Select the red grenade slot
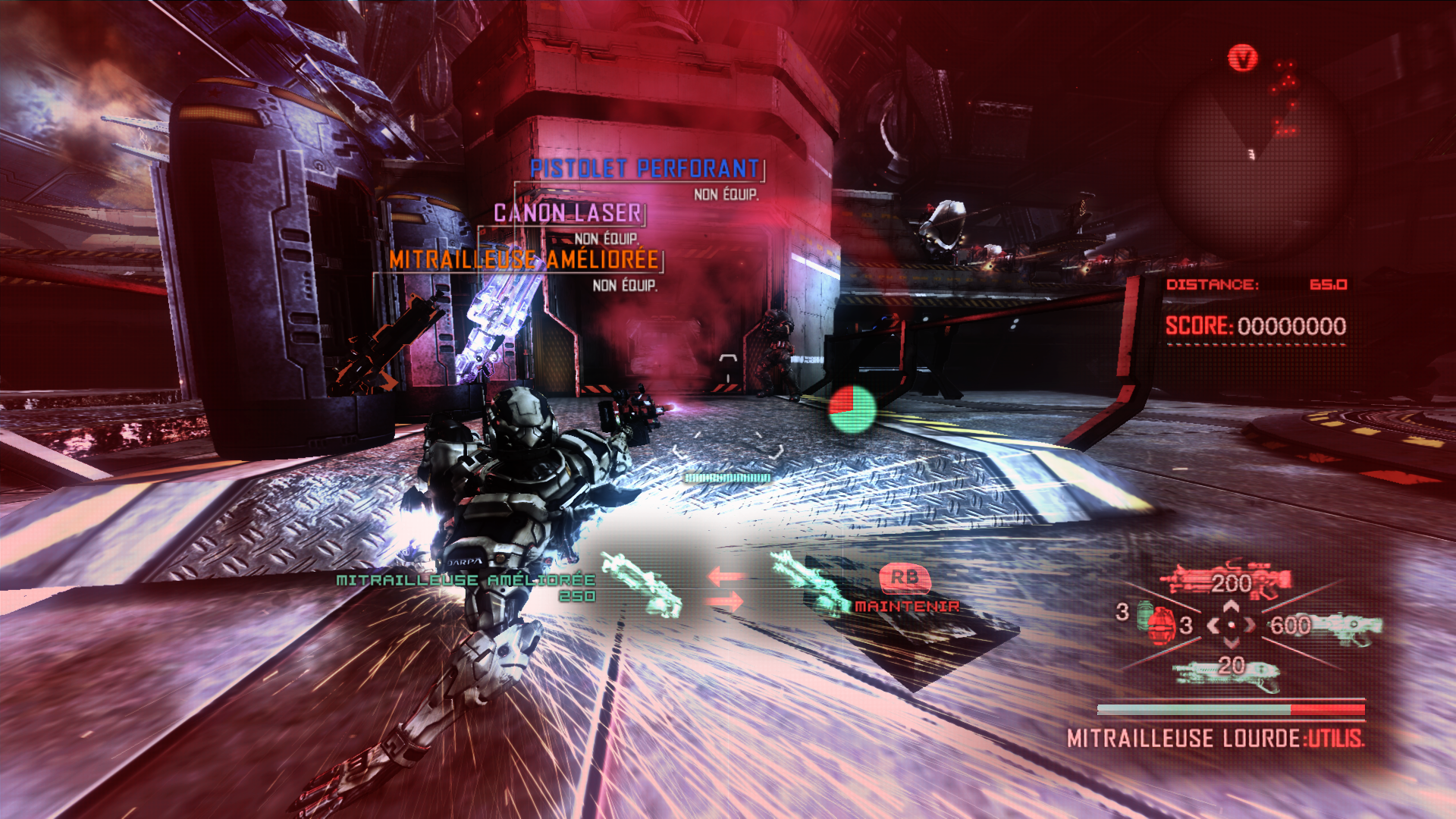 pos(1159,623)
